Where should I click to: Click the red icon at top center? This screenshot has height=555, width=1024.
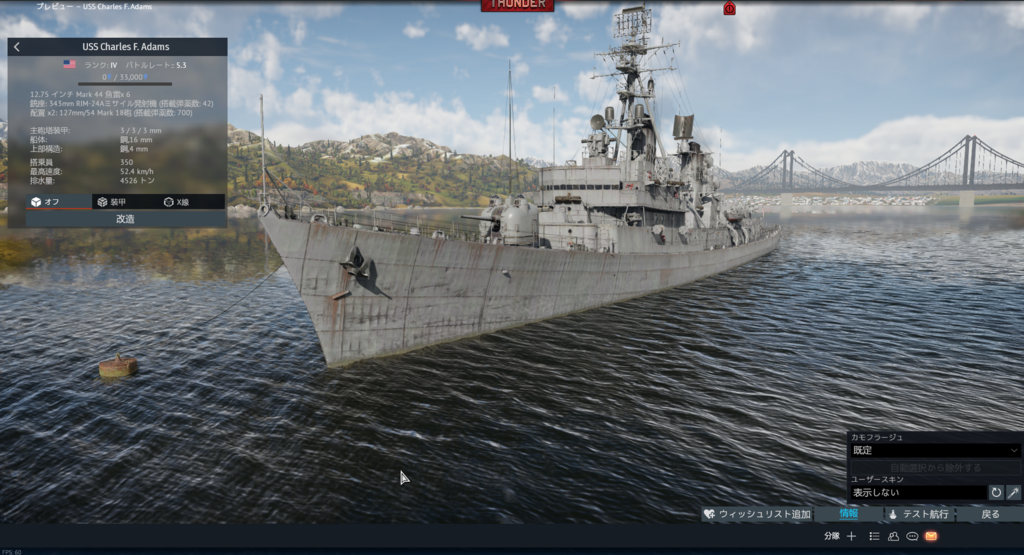[729, 8]
